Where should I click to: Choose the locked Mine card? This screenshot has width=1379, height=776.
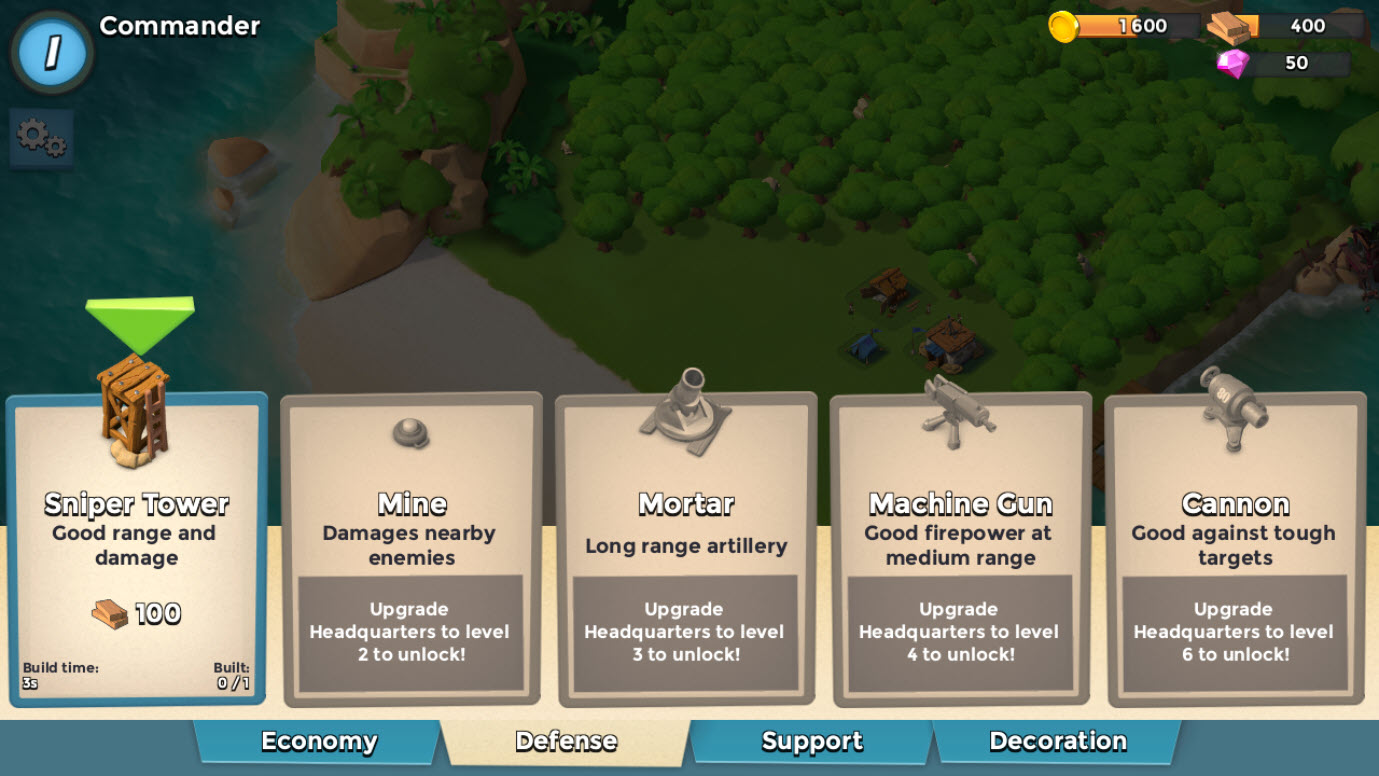(411, 548)
